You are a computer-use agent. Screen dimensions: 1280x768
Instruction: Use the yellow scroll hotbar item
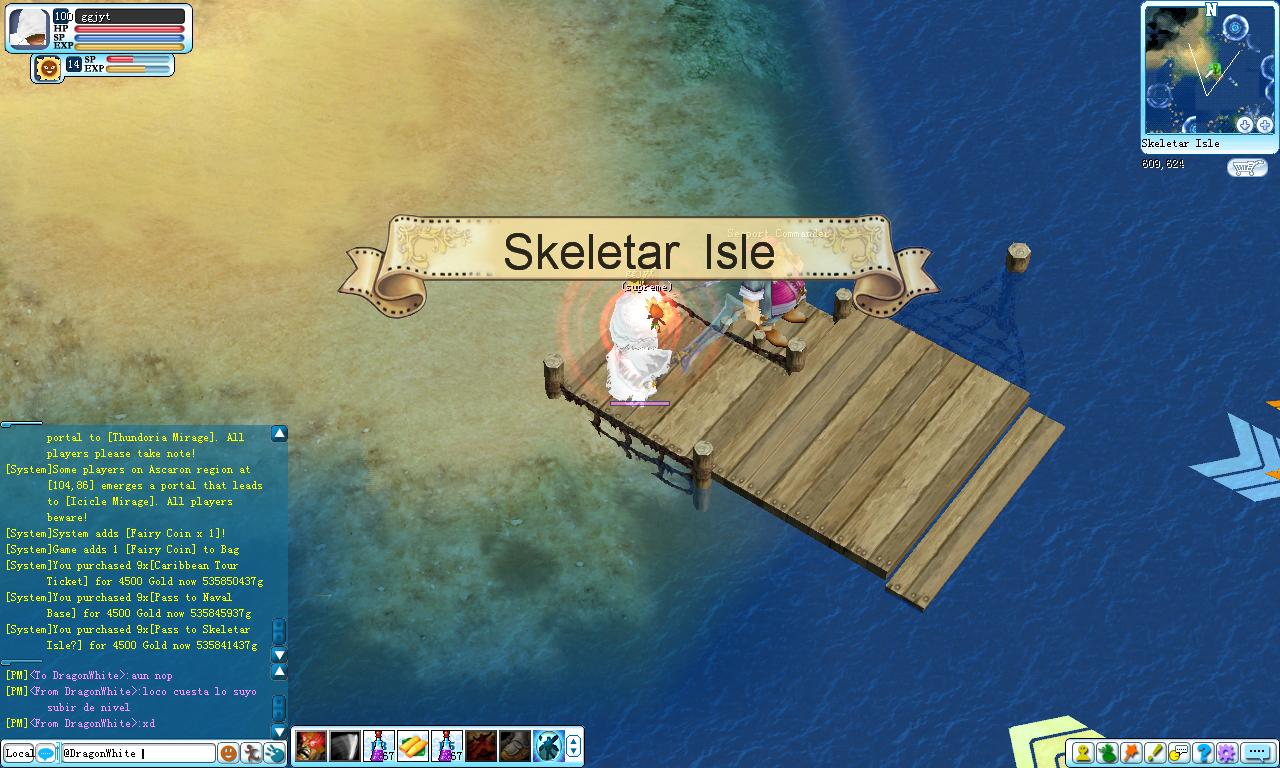pyautogui.click(x=413, y=746)
